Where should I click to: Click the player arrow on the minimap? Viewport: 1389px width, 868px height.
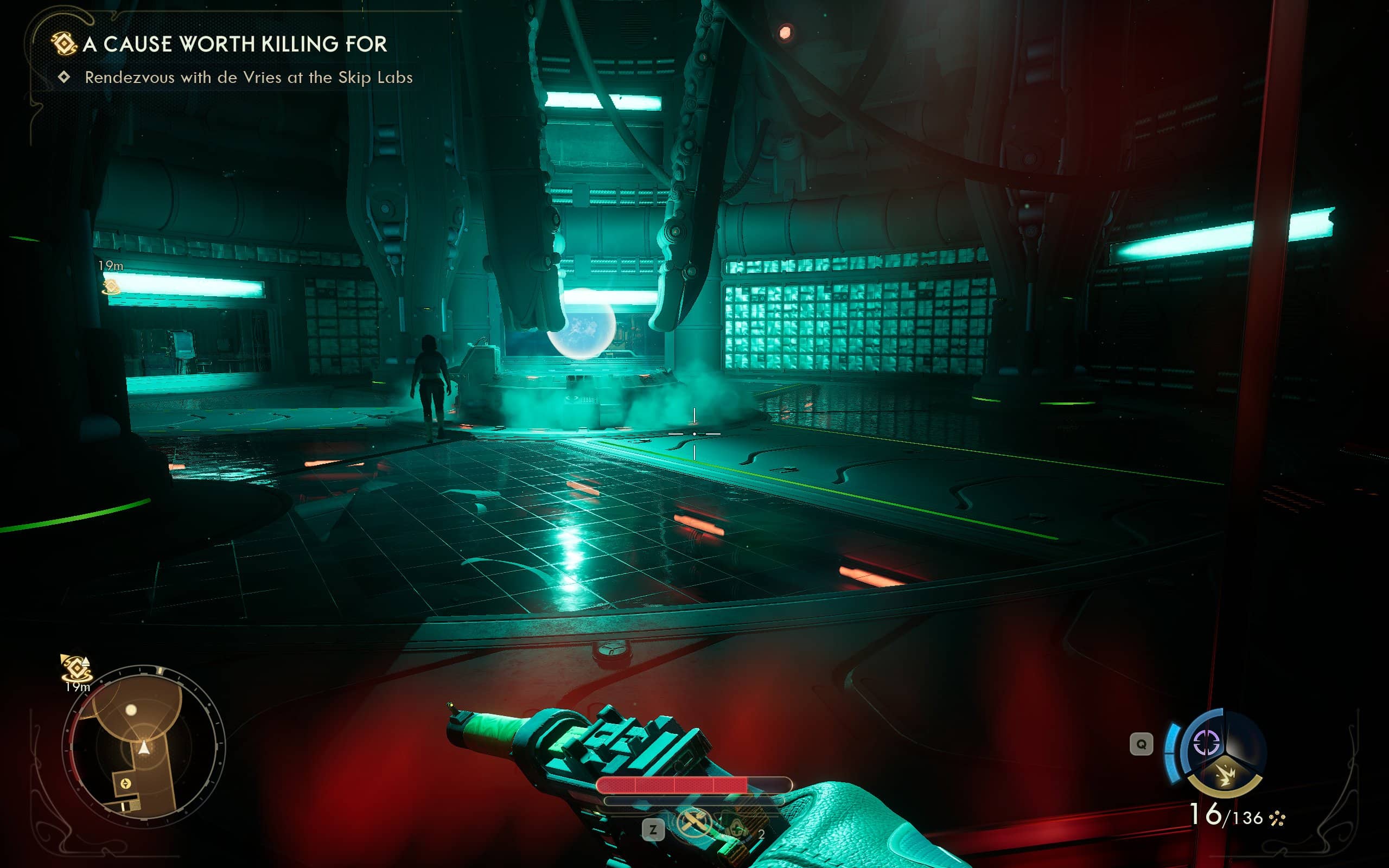144,748
